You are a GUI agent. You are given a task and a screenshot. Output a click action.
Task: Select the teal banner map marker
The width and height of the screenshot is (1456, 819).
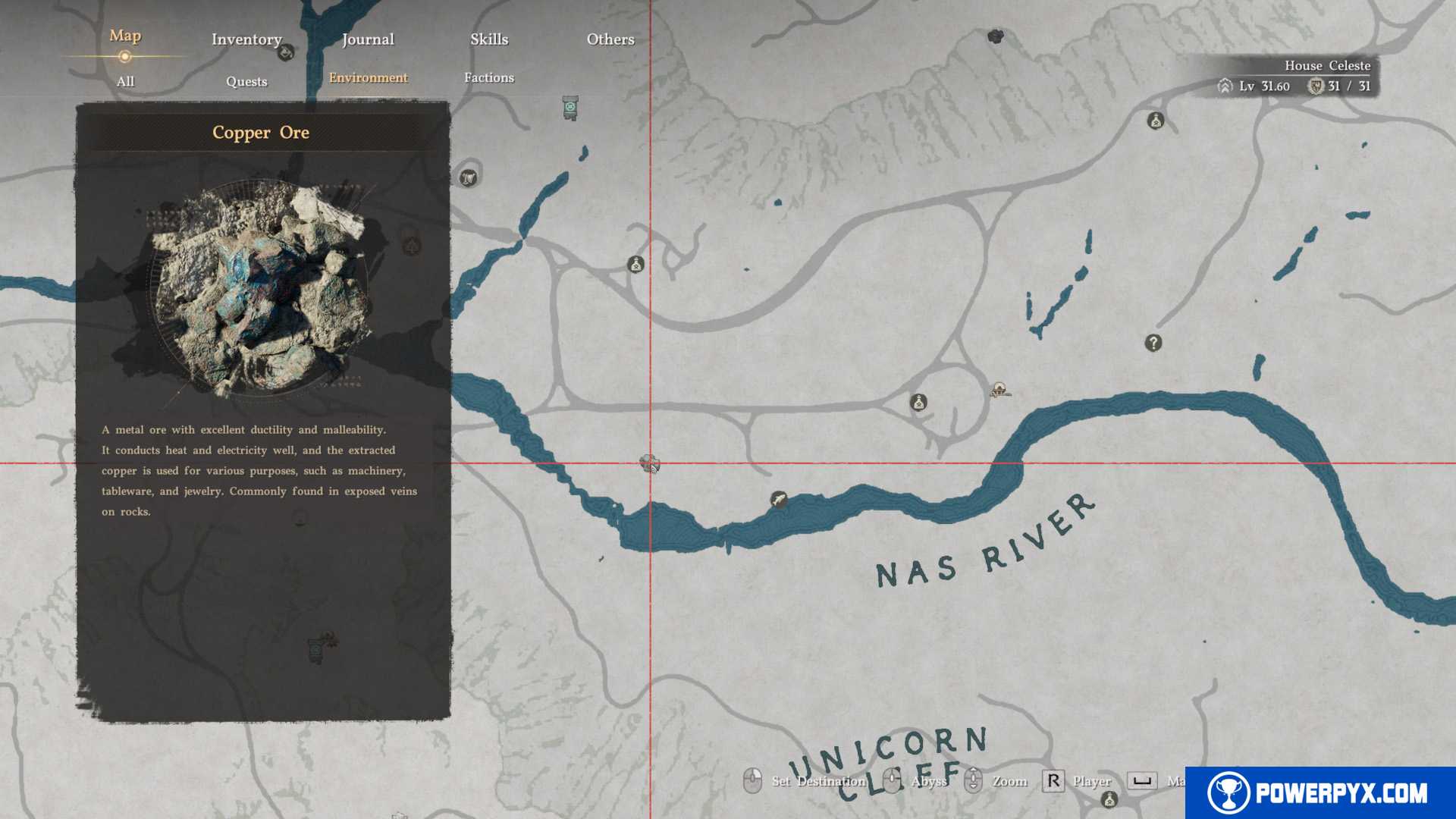[x=570, y=108]
